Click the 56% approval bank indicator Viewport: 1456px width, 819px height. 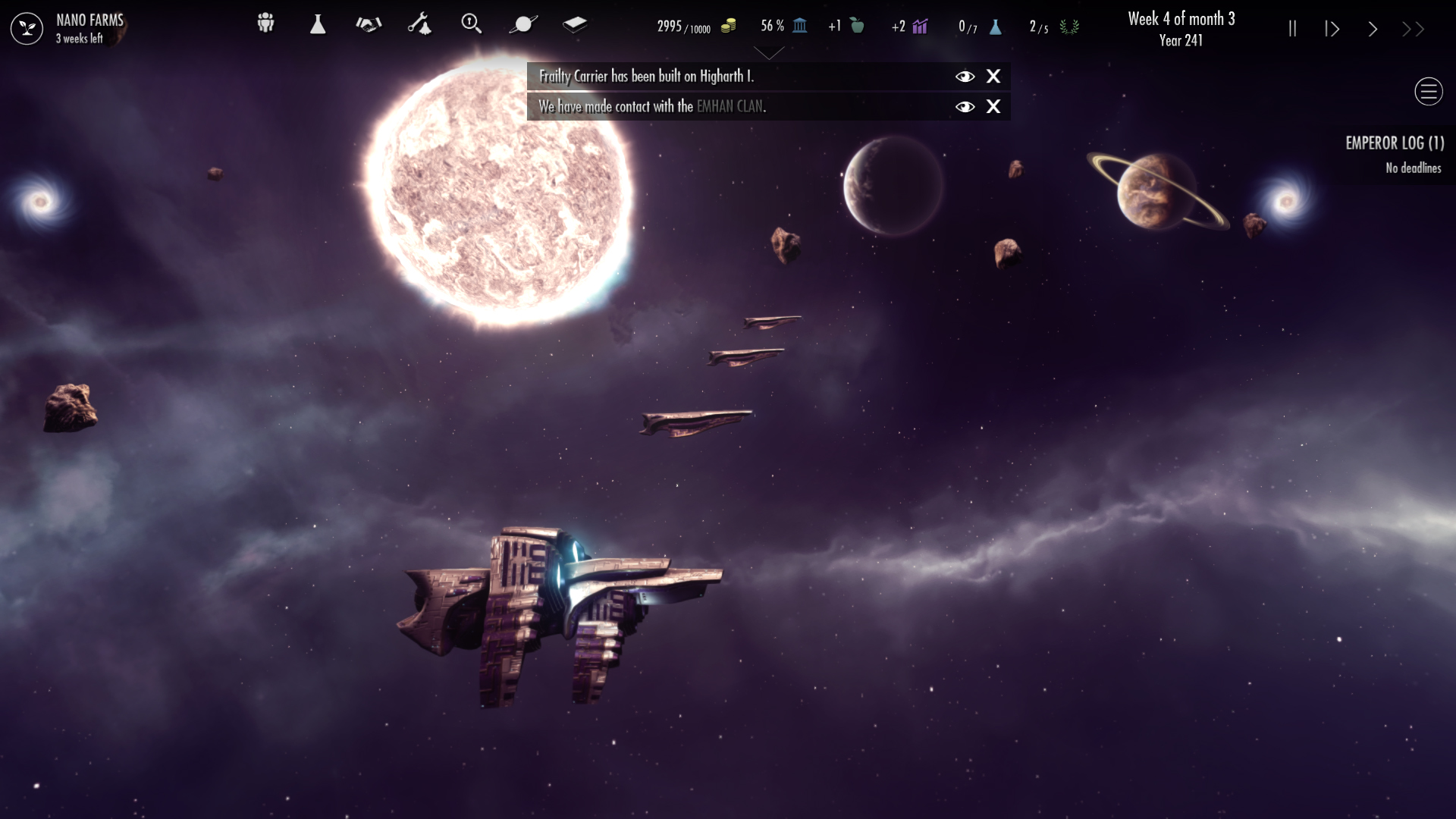click(x=783, y=25)
